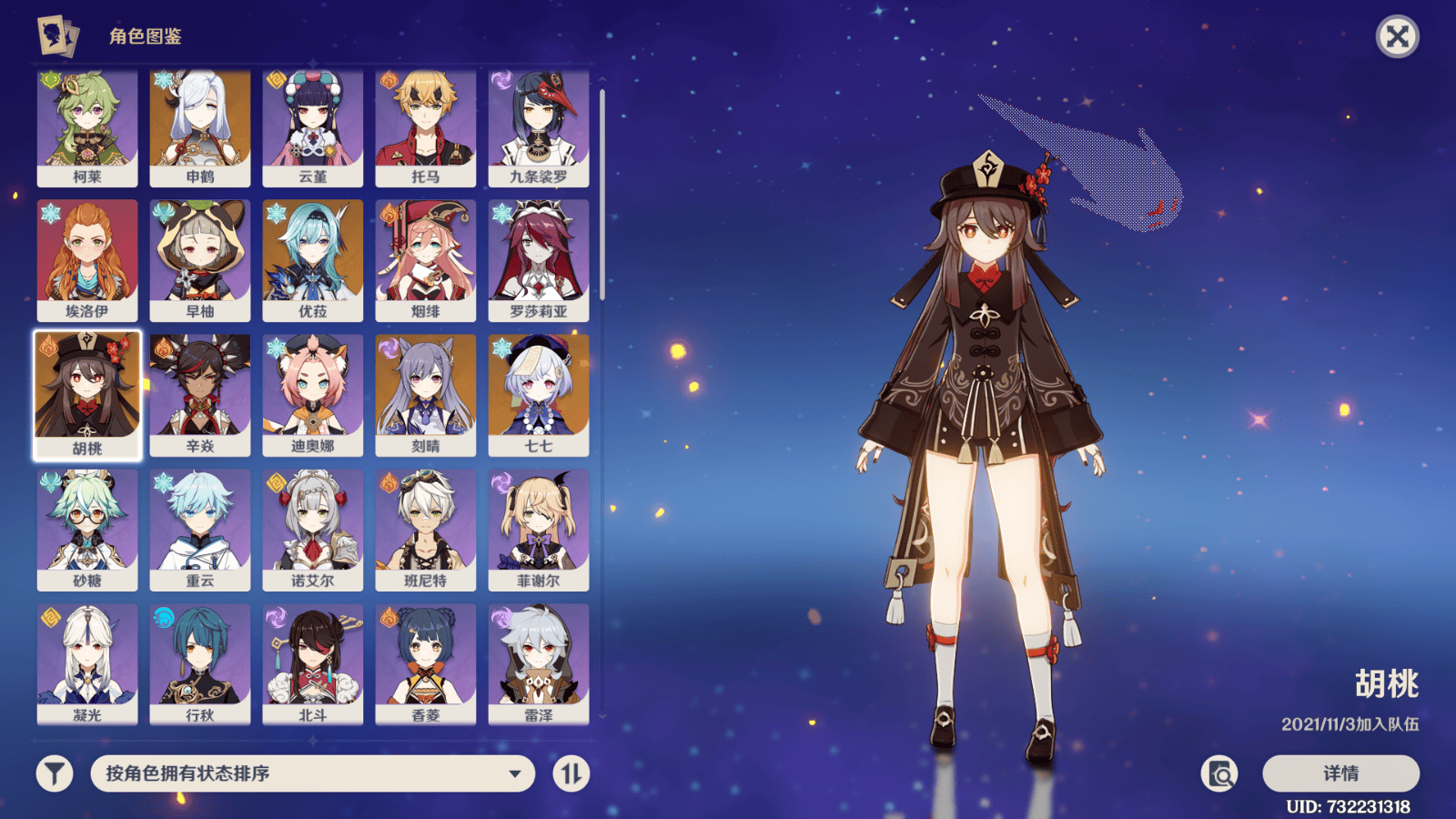This screenshot has height=819, width=1456.
Task: Select Ningguang (凝光) from the bottom row
Action: (86, 658)
